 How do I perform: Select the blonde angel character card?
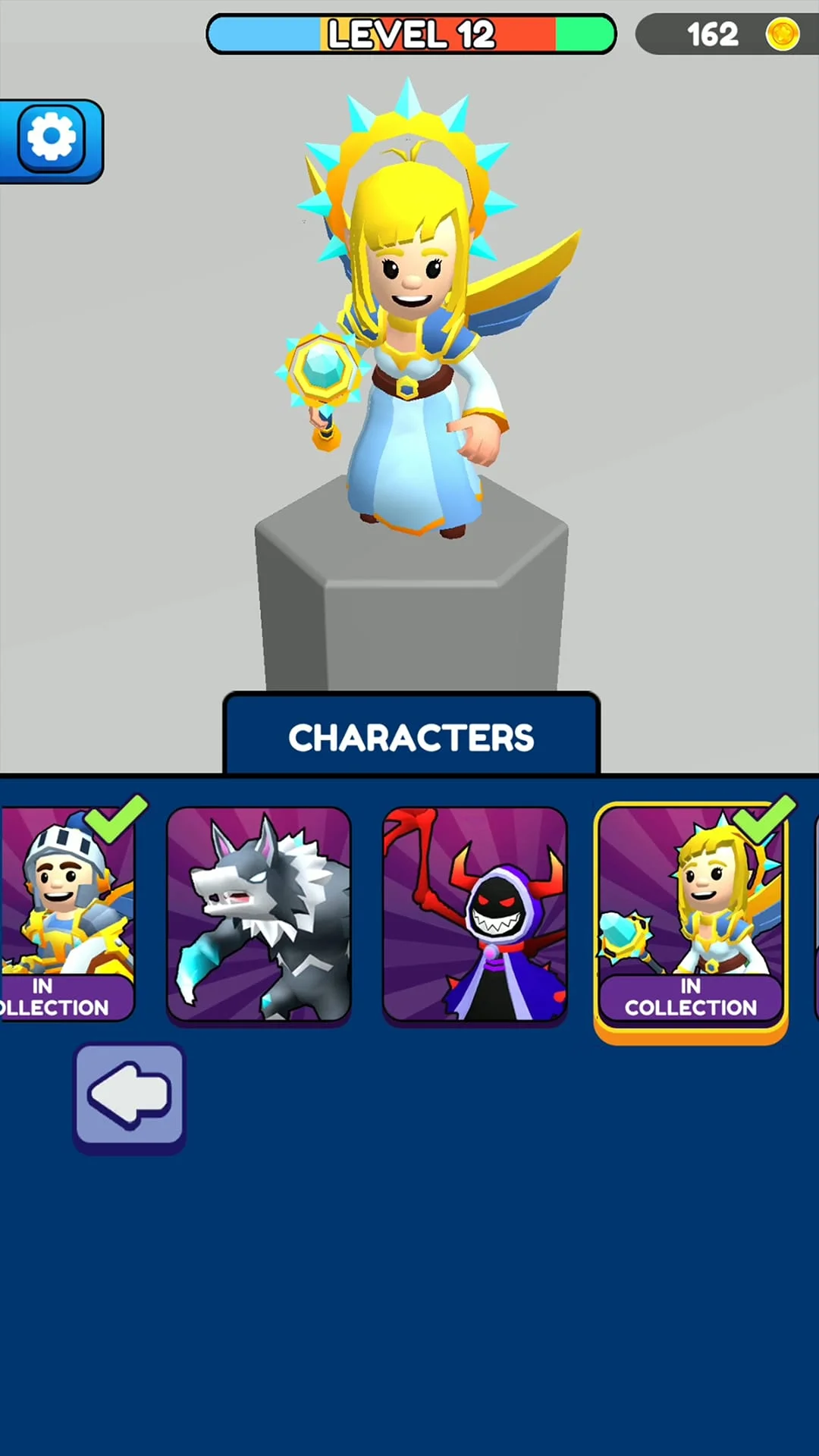click(691, 915)
